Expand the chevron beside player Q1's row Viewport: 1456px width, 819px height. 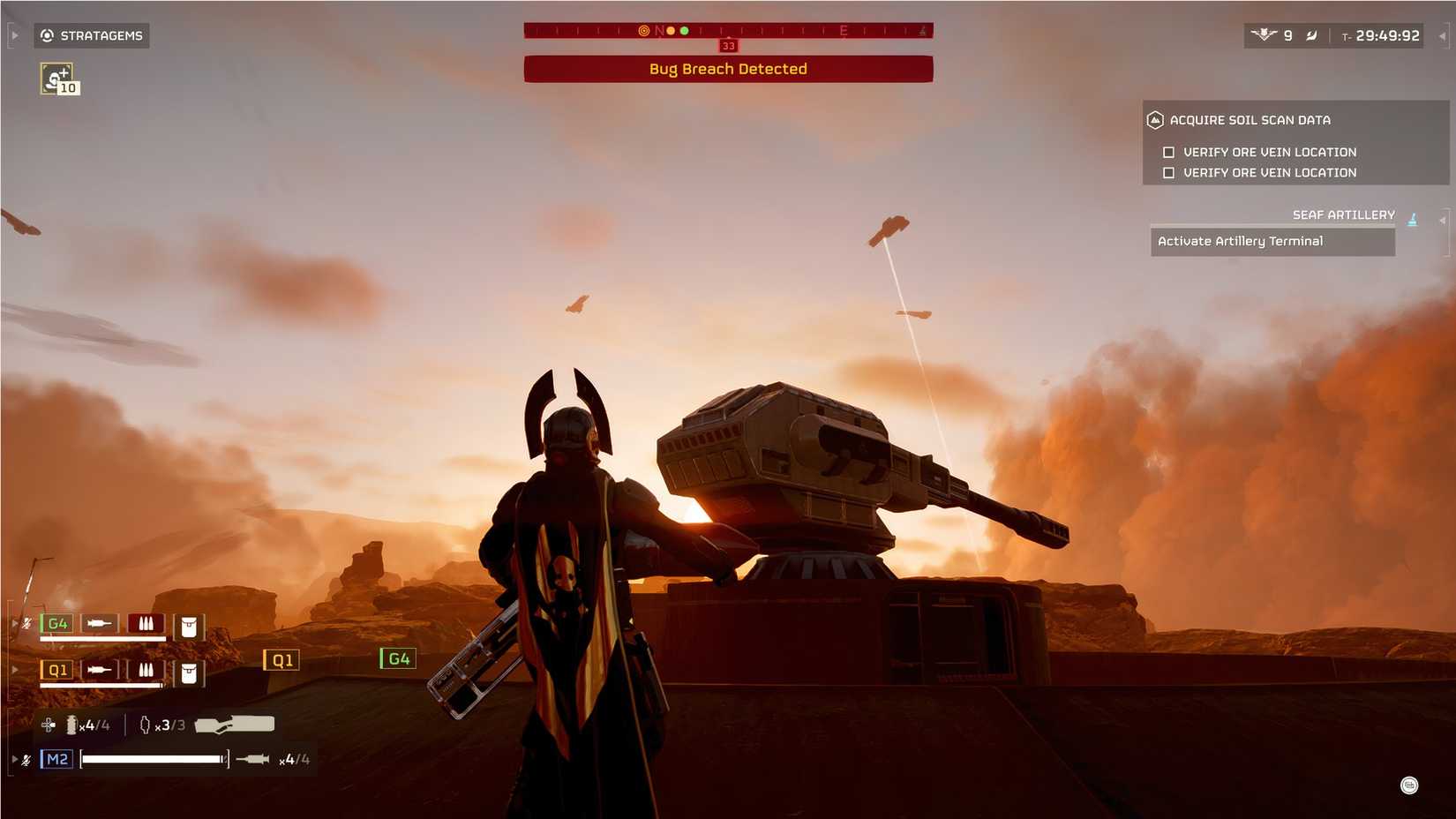13,668
